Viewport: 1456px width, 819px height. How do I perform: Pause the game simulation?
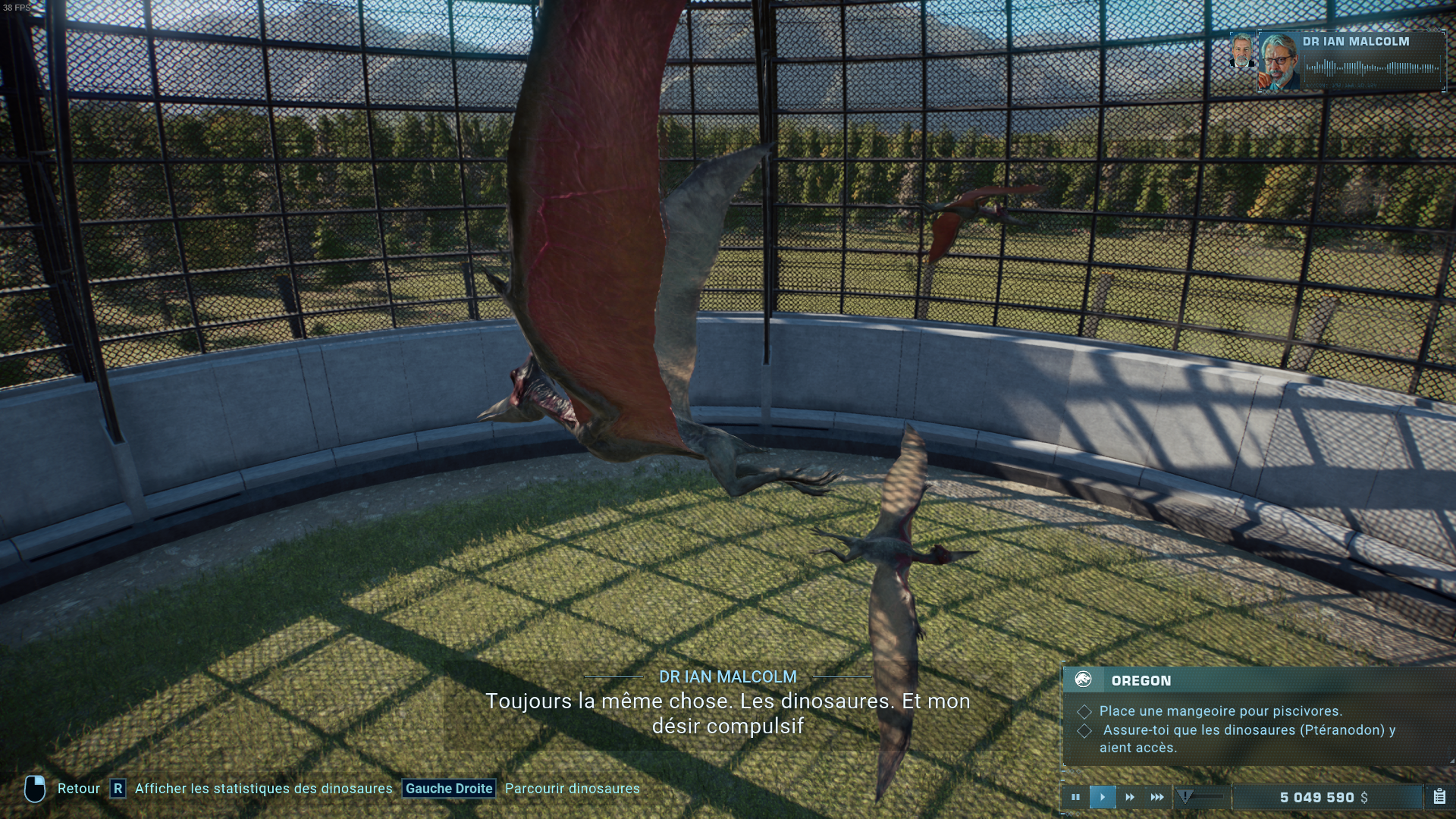point(1075,797)
